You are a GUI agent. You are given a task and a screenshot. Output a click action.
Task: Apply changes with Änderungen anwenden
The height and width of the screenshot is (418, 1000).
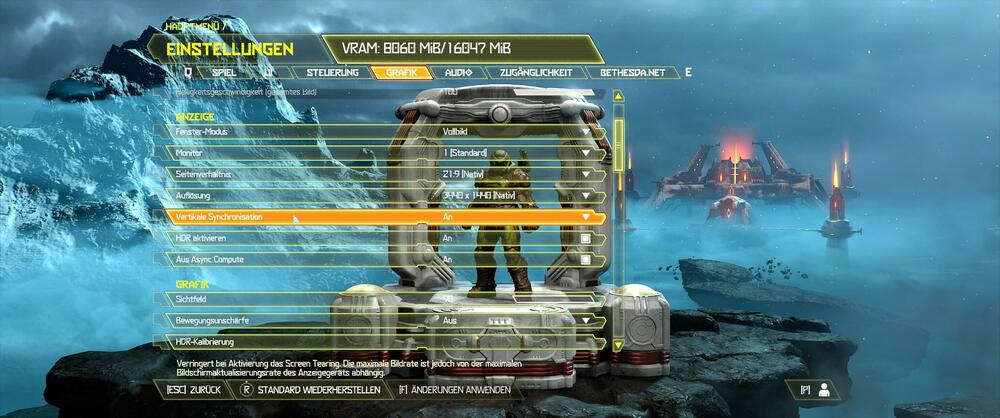pos(455,389)
